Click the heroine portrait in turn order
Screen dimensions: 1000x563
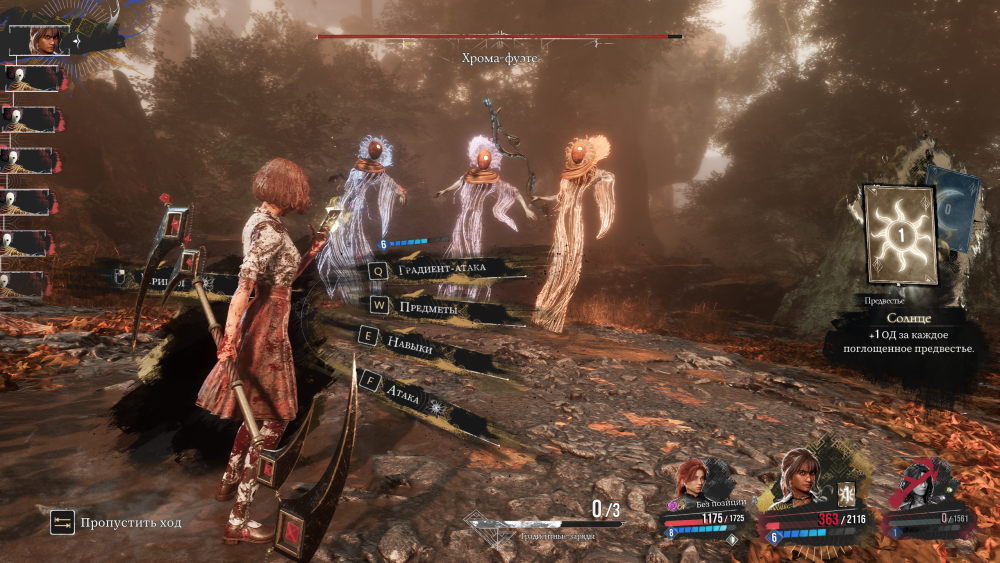pos(45,39)
